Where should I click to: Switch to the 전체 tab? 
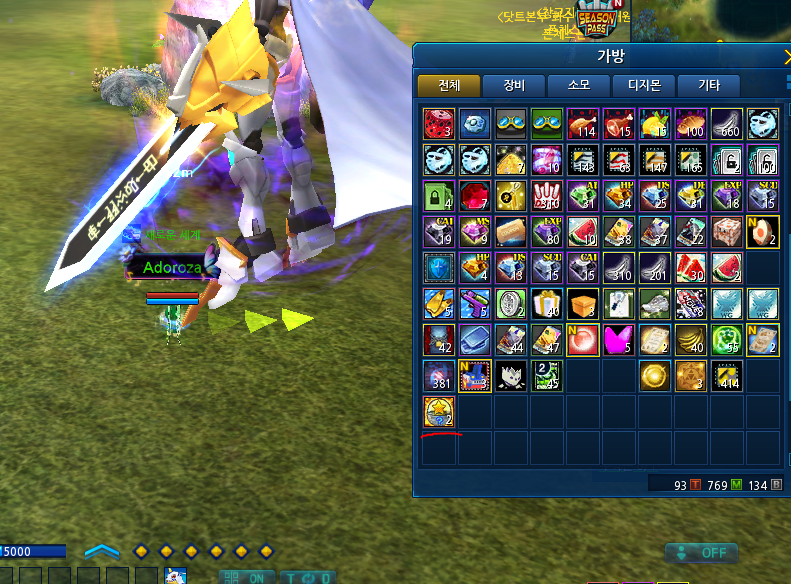tap(448, 86)
